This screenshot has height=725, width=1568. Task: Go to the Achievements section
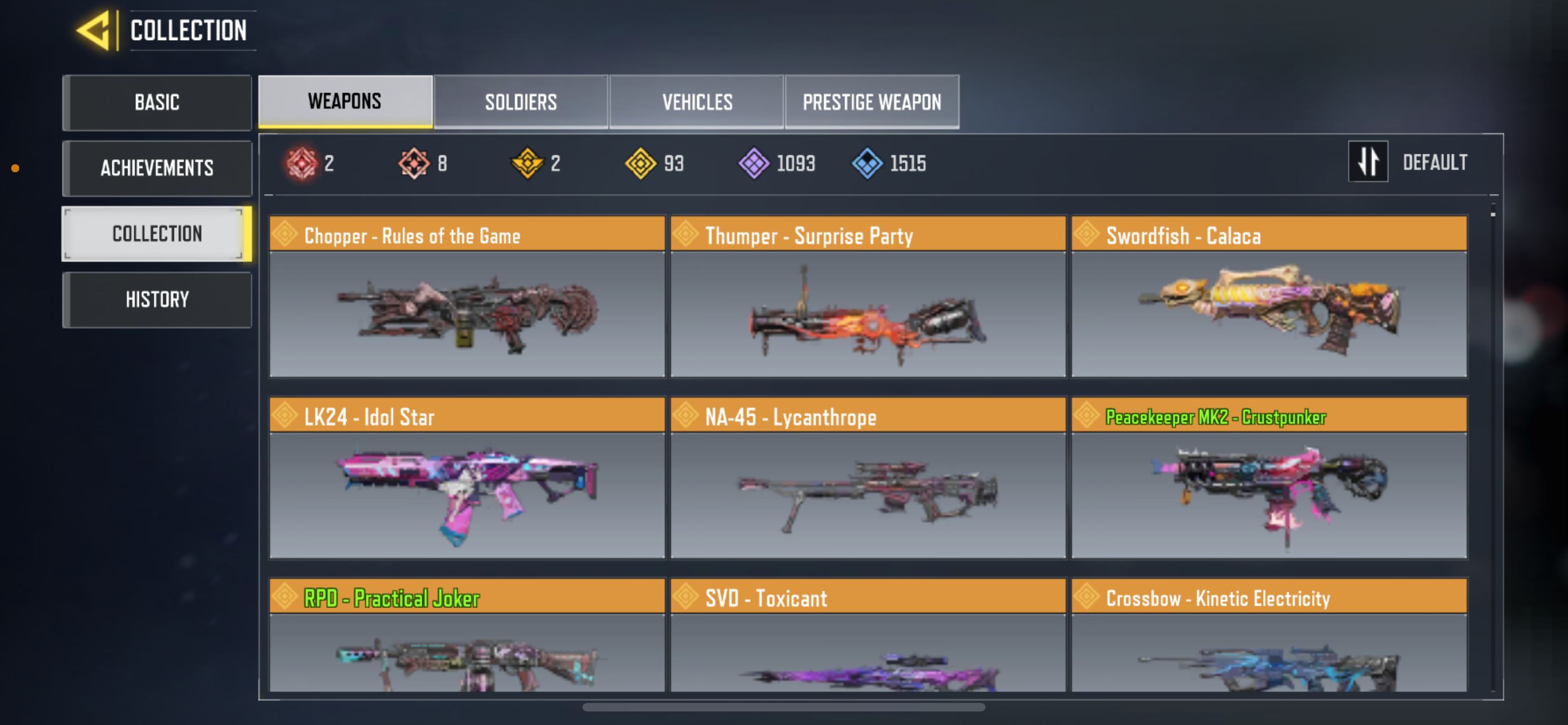coord(157,168)
